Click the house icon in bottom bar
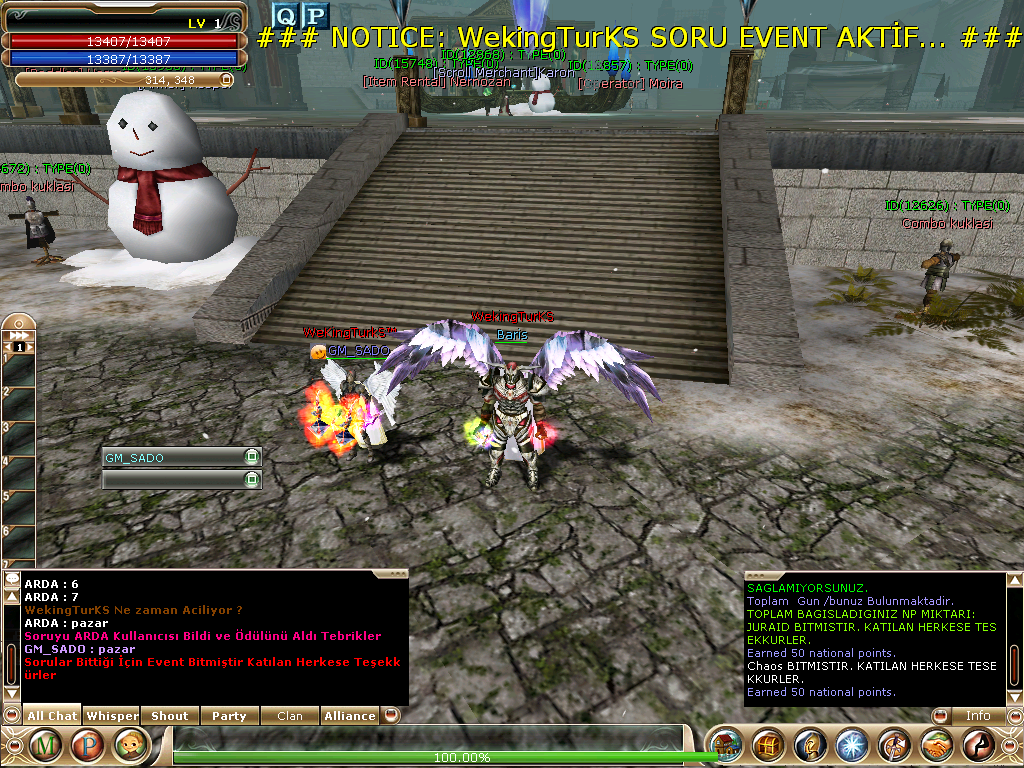This screenshot has height=768, width=1024. (x=727, y=746)
